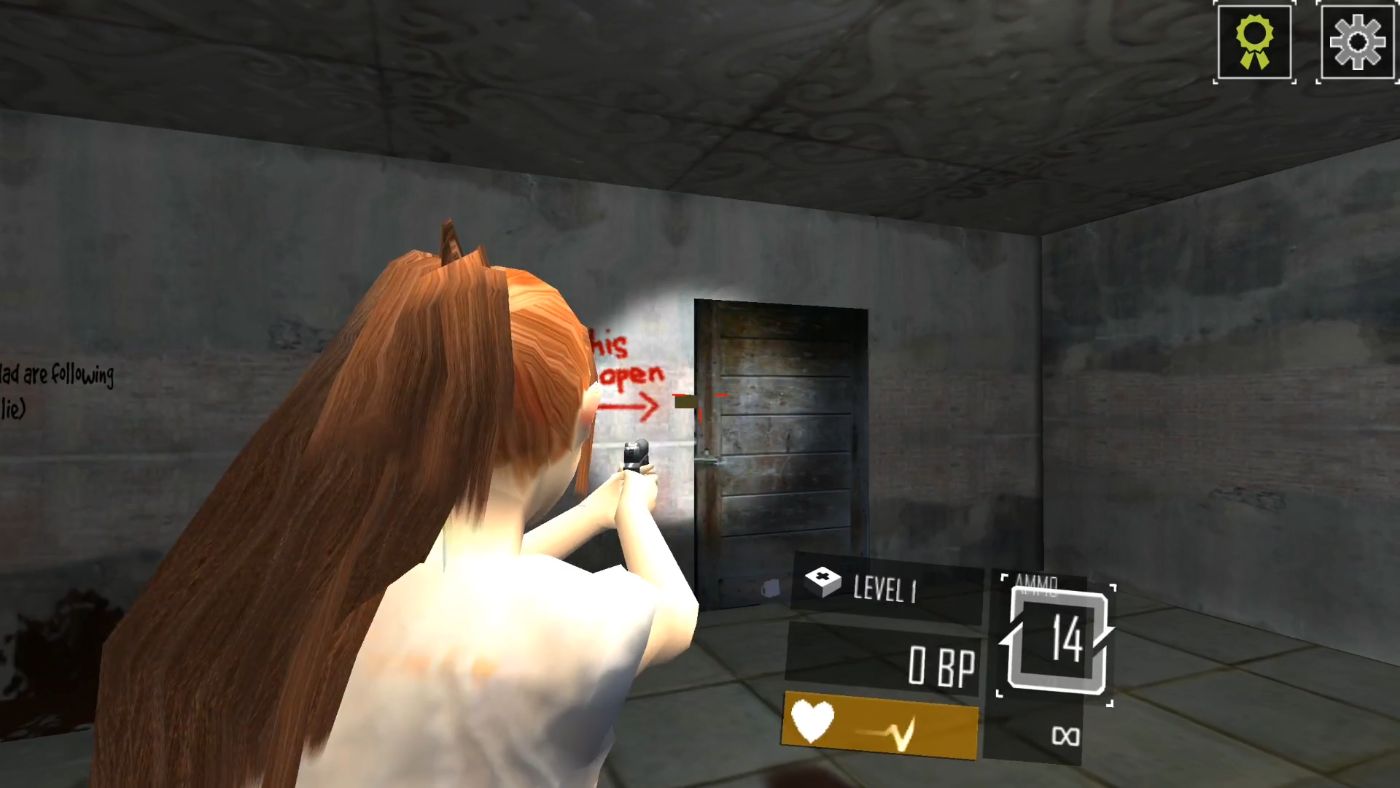Open the settings gear icon
Viewport: 1400px width, 788px height.
pos(1357,41)
